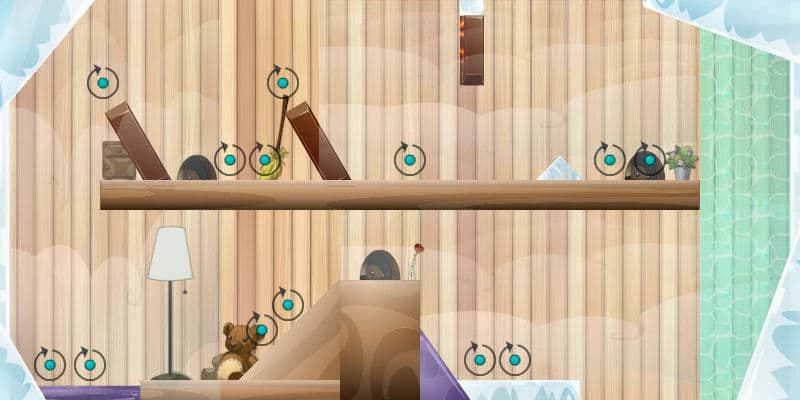The image size is (800, 400).
Task: Activate the rotate marker above the crate's leaning plank
Action: (x=103, y=82)
